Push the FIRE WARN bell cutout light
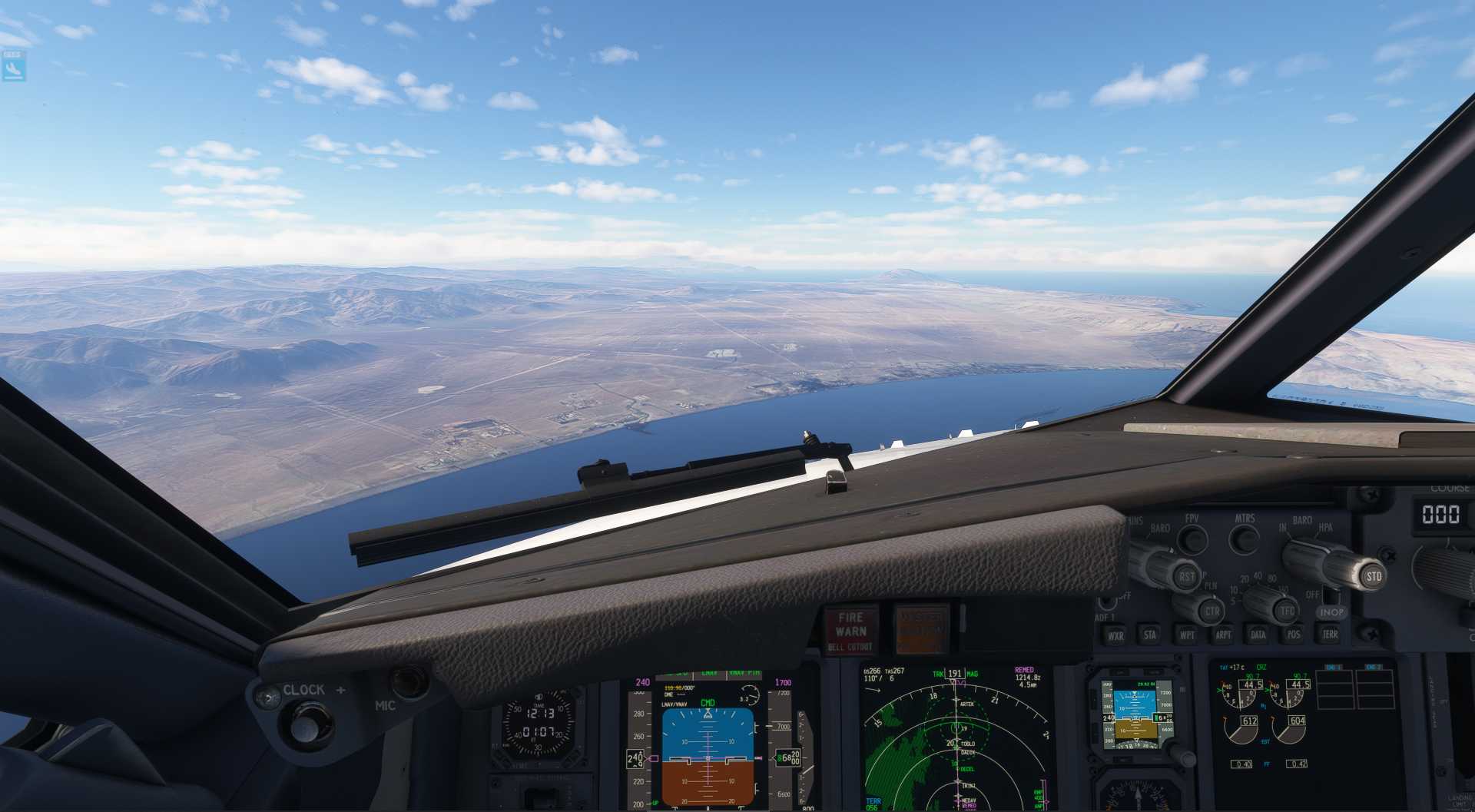1475x812 pixels. click(x=850, y=631)
